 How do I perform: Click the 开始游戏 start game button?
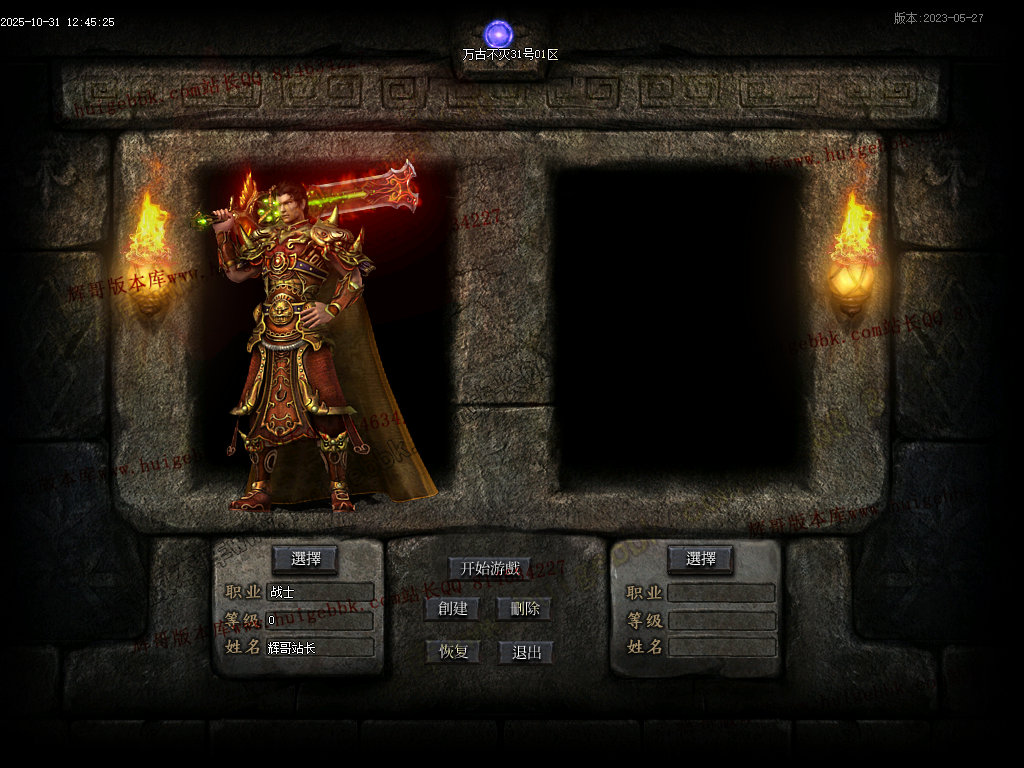click(x=490, y=568)
